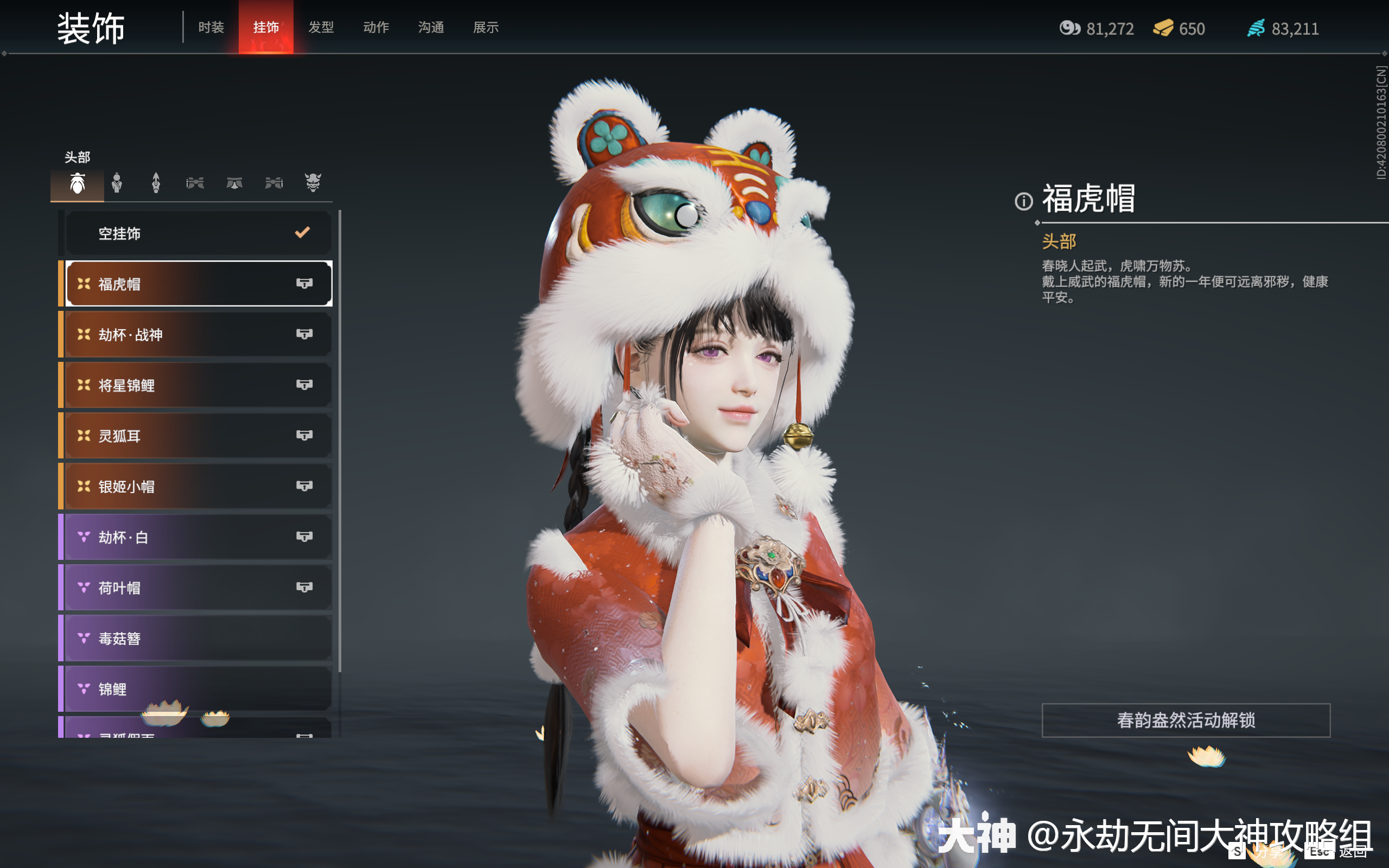The image size is (1389, 868).
Task: Open the 沟通 tab
Action: pyautogui.click(x=431, y=27)
